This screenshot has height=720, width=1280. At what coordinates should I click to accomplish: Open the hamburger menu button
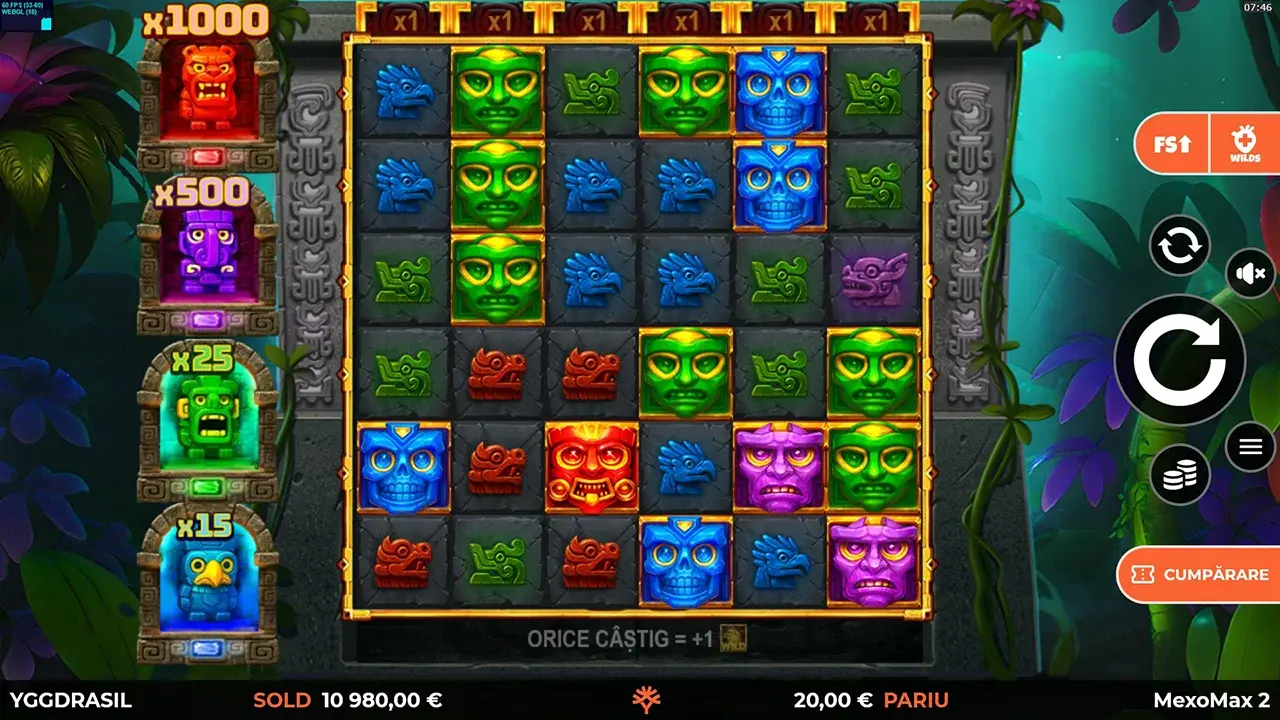(x=1248, y=446)
